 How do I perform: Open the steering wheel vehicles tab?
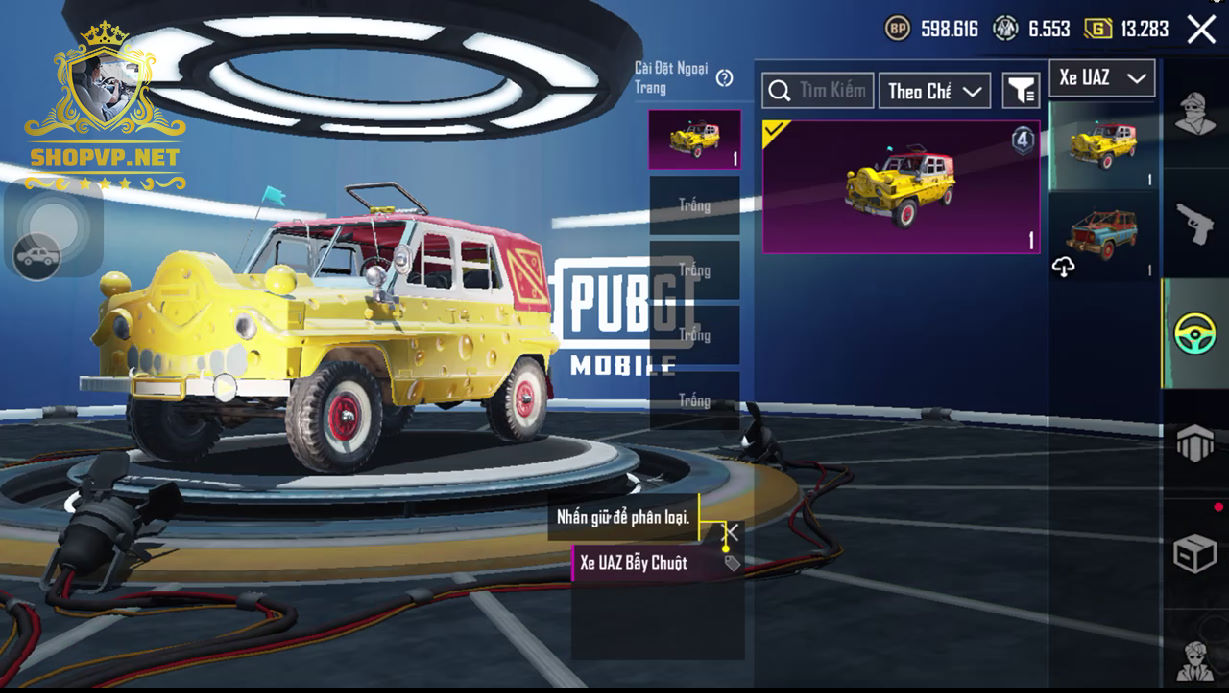pyautogui.click(x=1195, y=333)
